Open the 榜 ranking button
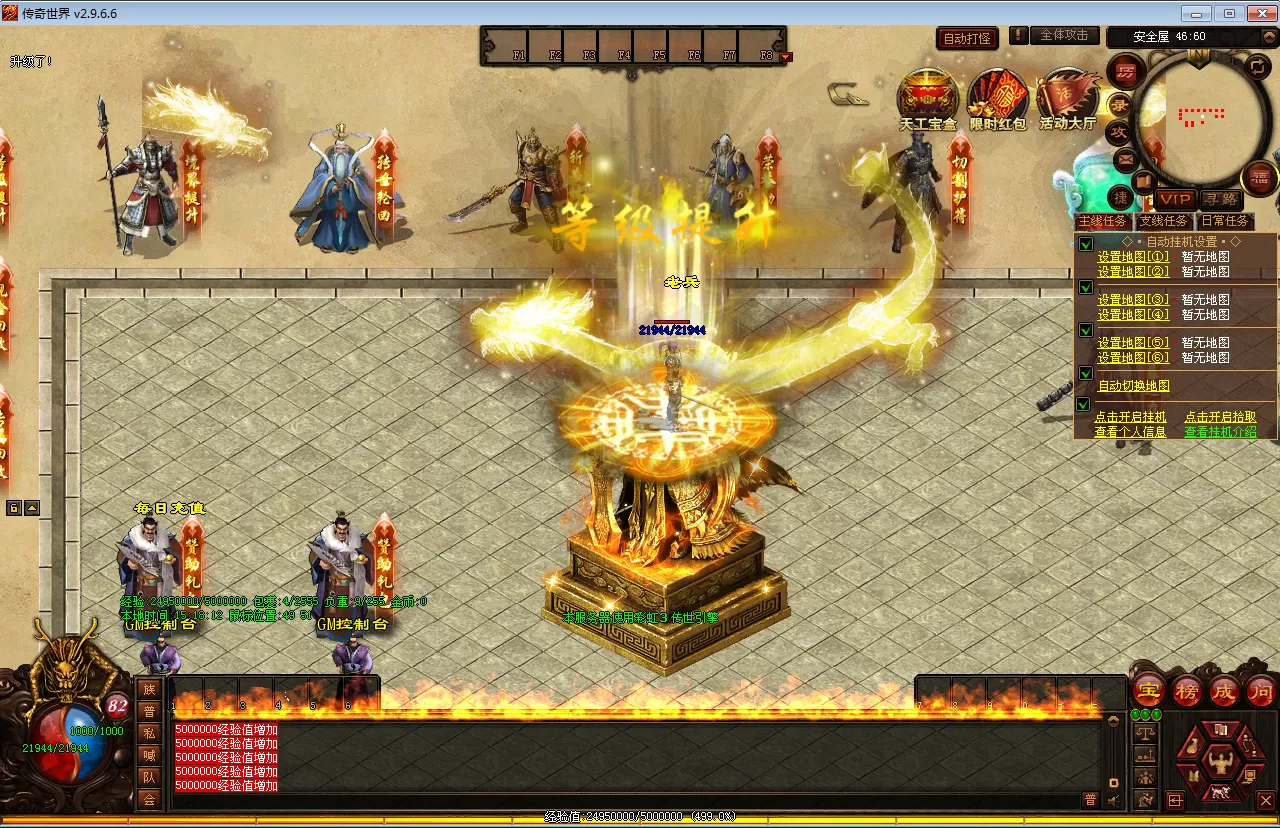Screen dimensions: 1280x828 pos(1187,690)
